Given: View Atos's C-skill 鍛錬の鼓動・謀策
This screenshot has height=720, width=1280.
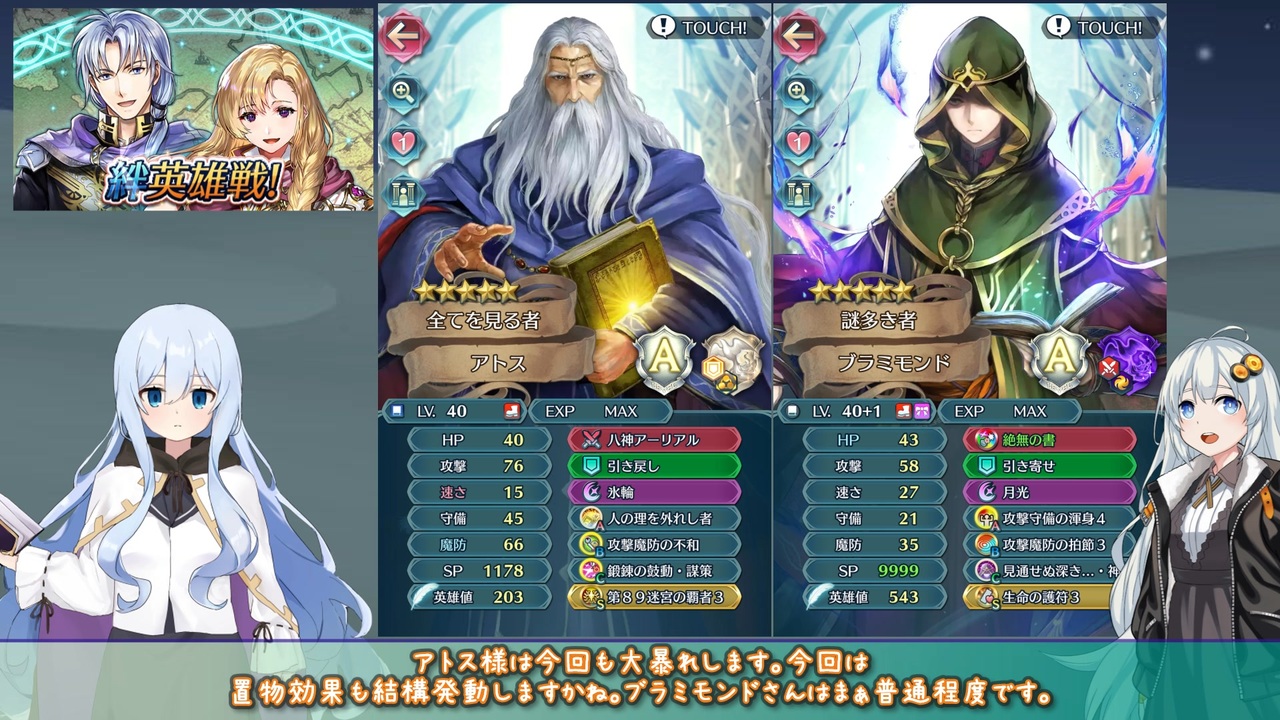Looking at the screenshot, I should click(655, 571).
